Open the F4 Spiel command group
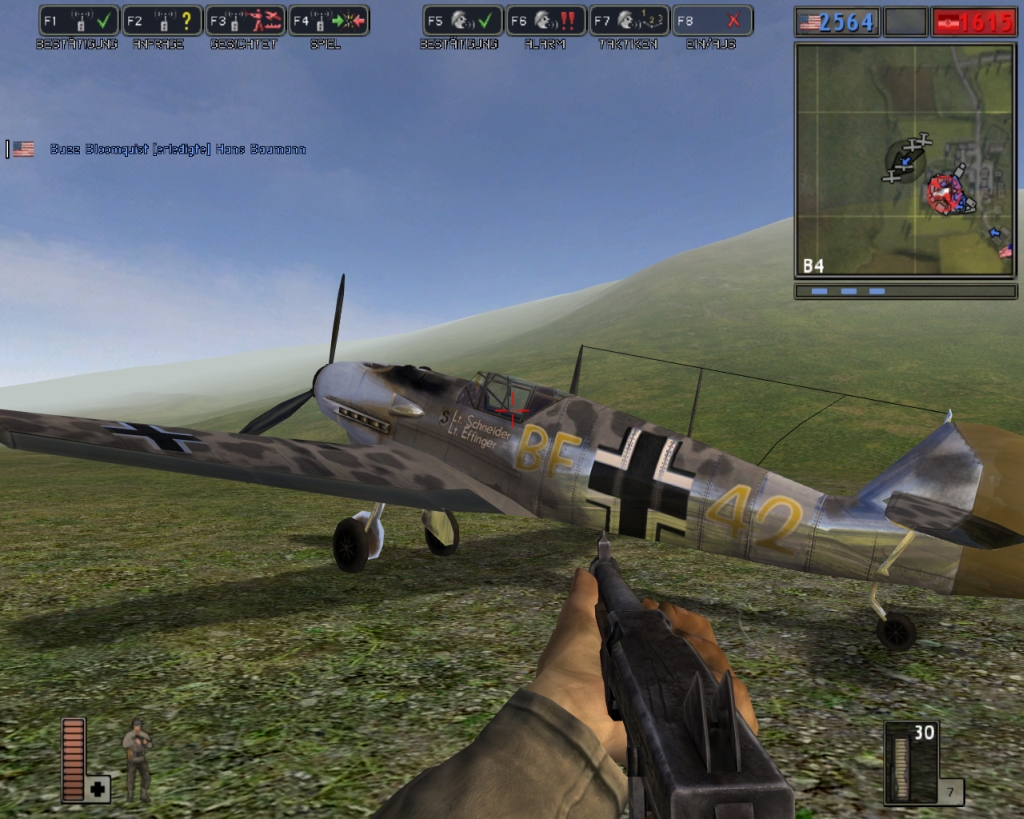Viewport: 1024px width, 819px height. point(328,21)
